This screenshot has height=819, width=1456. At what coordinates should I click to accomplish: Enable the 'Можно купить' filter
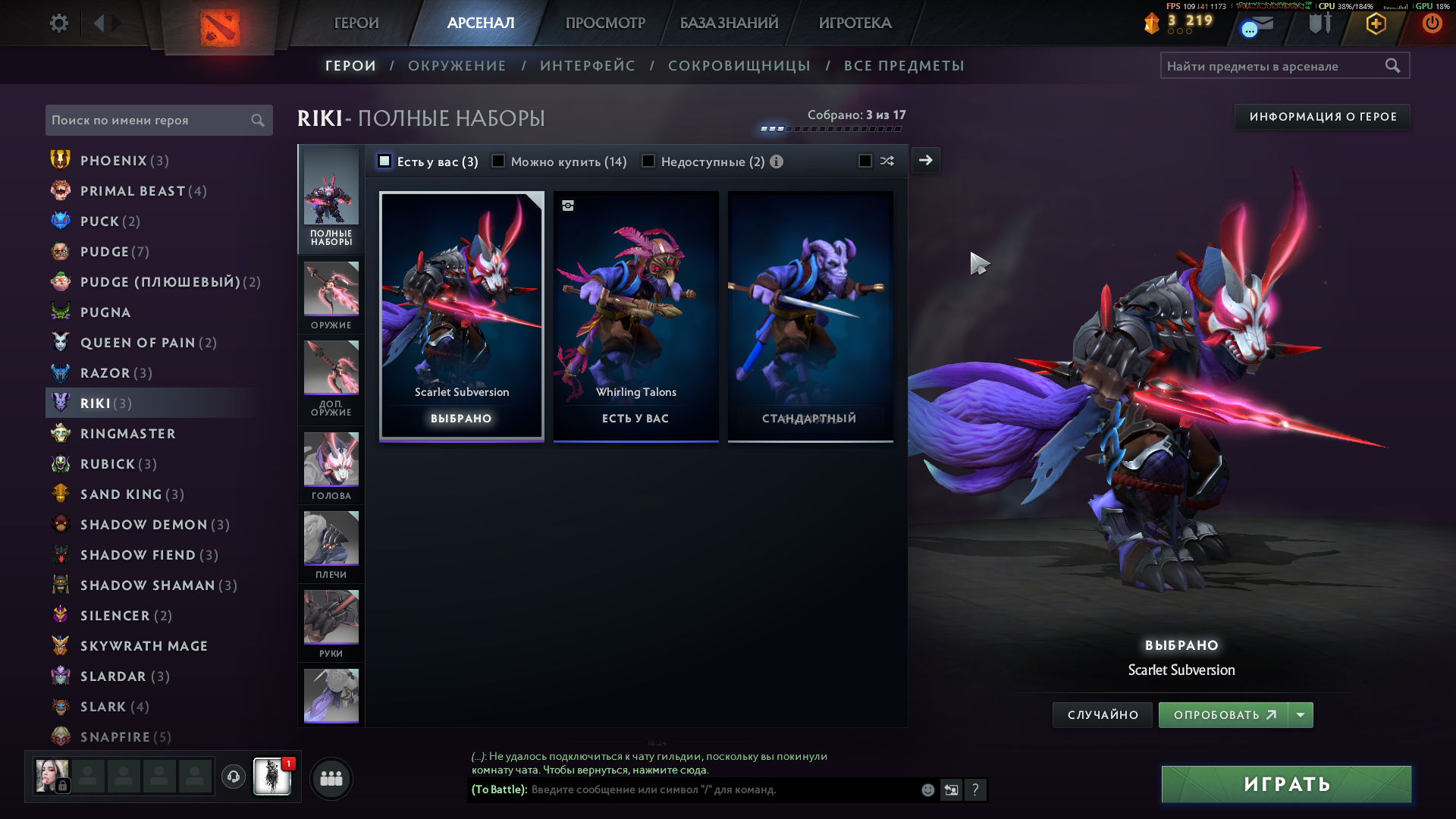pos(498,161)
